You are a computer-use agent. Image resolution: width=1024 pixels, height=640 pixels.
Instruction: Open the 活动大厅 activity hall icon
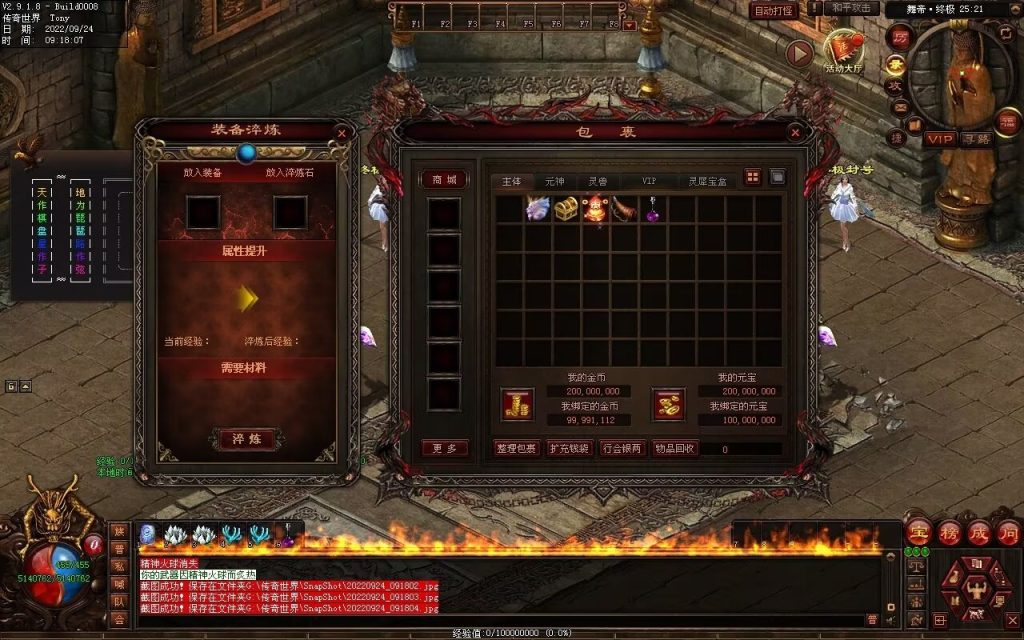[x=842, y=49]
